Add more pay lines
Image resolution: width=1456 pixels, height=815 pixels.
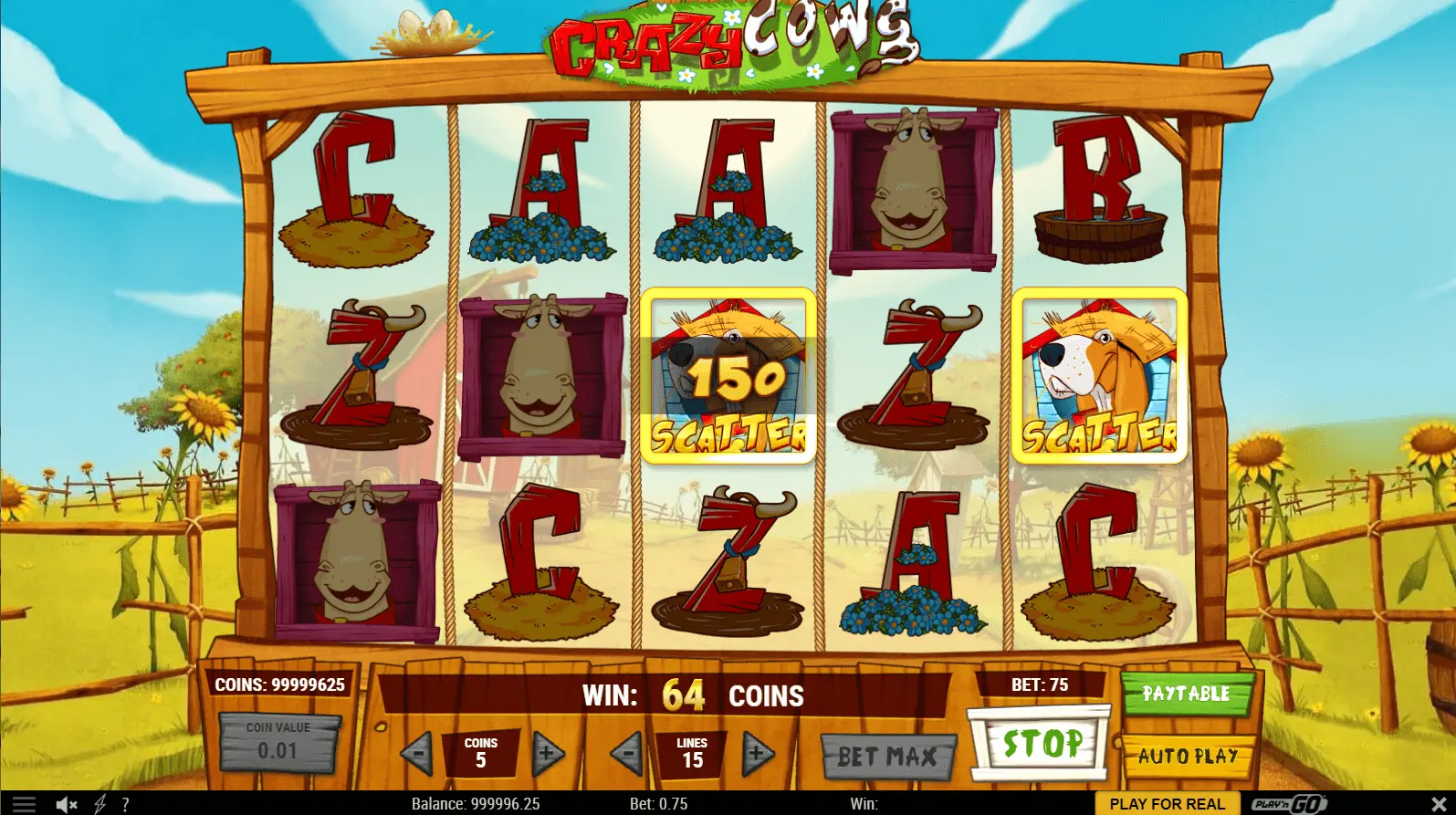pyautogui.click(x=758, y=754)
